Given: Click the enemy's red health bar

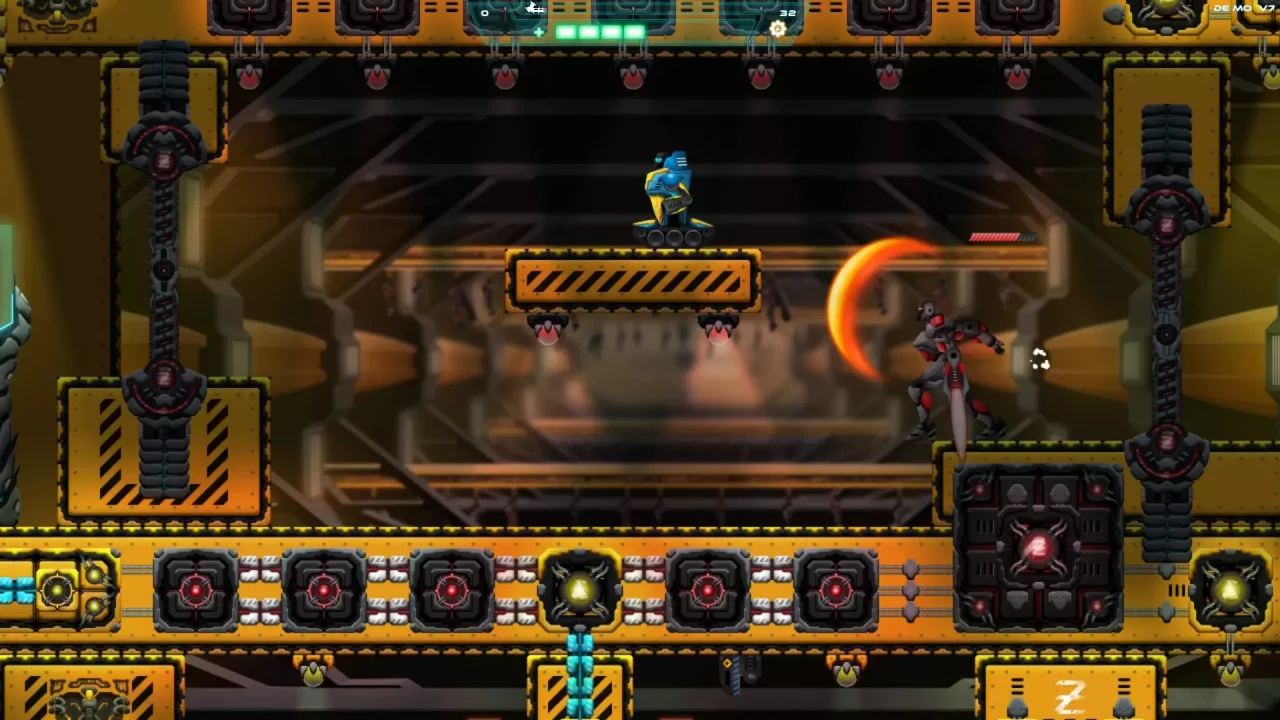Looking at the screenshot, I should [x=995, y=236].
